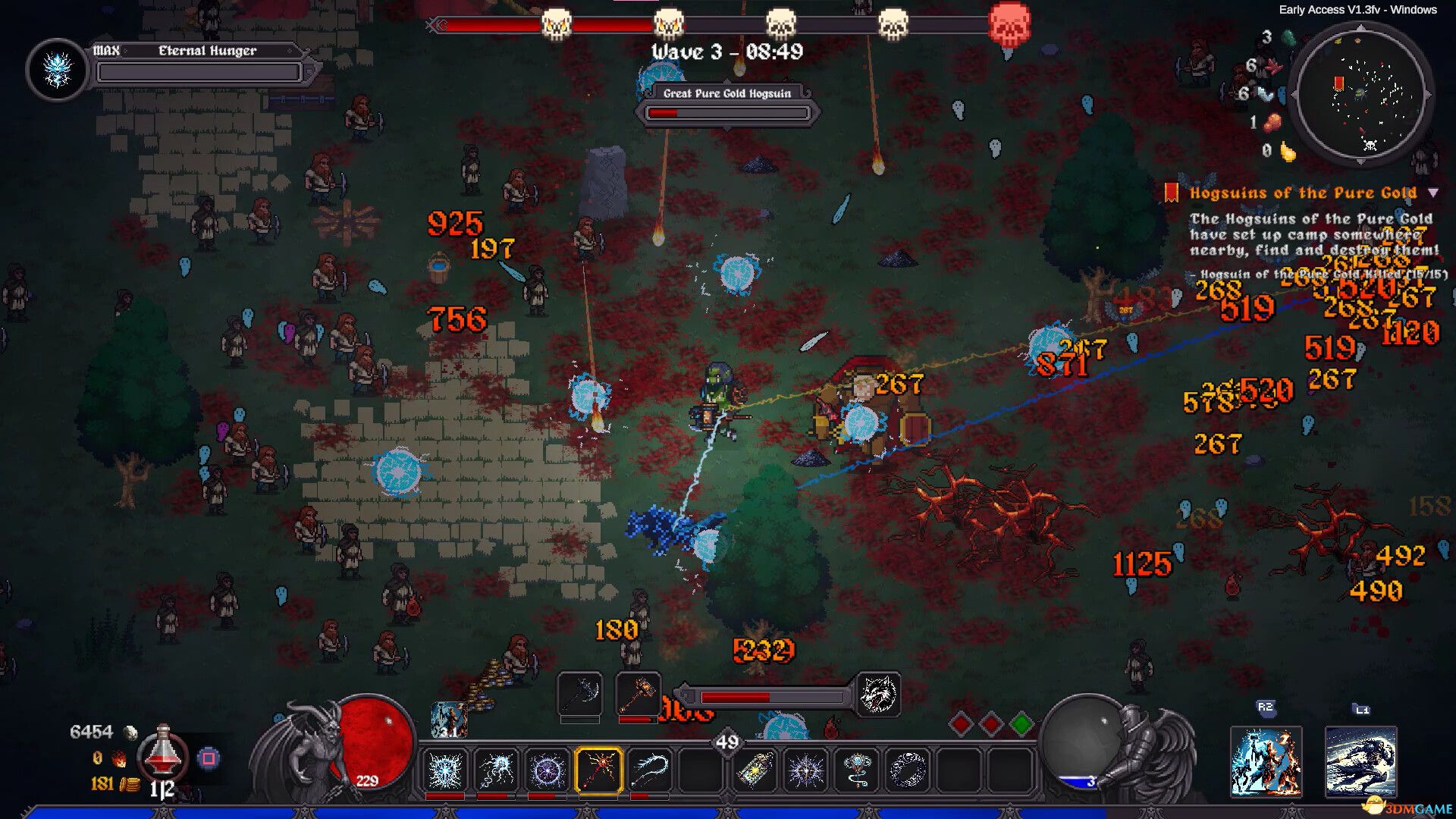Collapse the Hogsuins of the Pure Gold quest
Screen dimensions: 1456x819
[1433, 193]
